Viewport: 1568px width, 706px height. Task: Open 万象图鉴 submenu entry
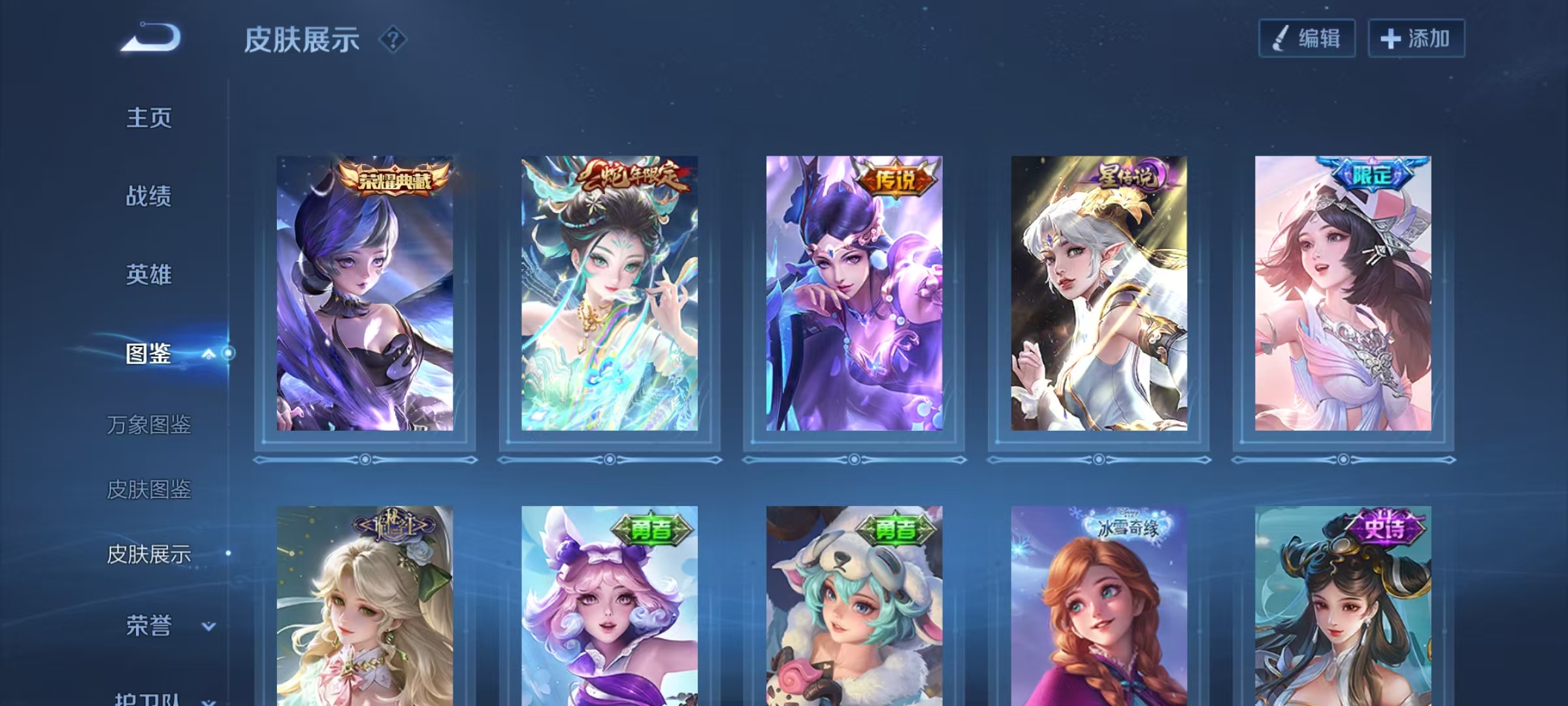click(x=149, y=425)
